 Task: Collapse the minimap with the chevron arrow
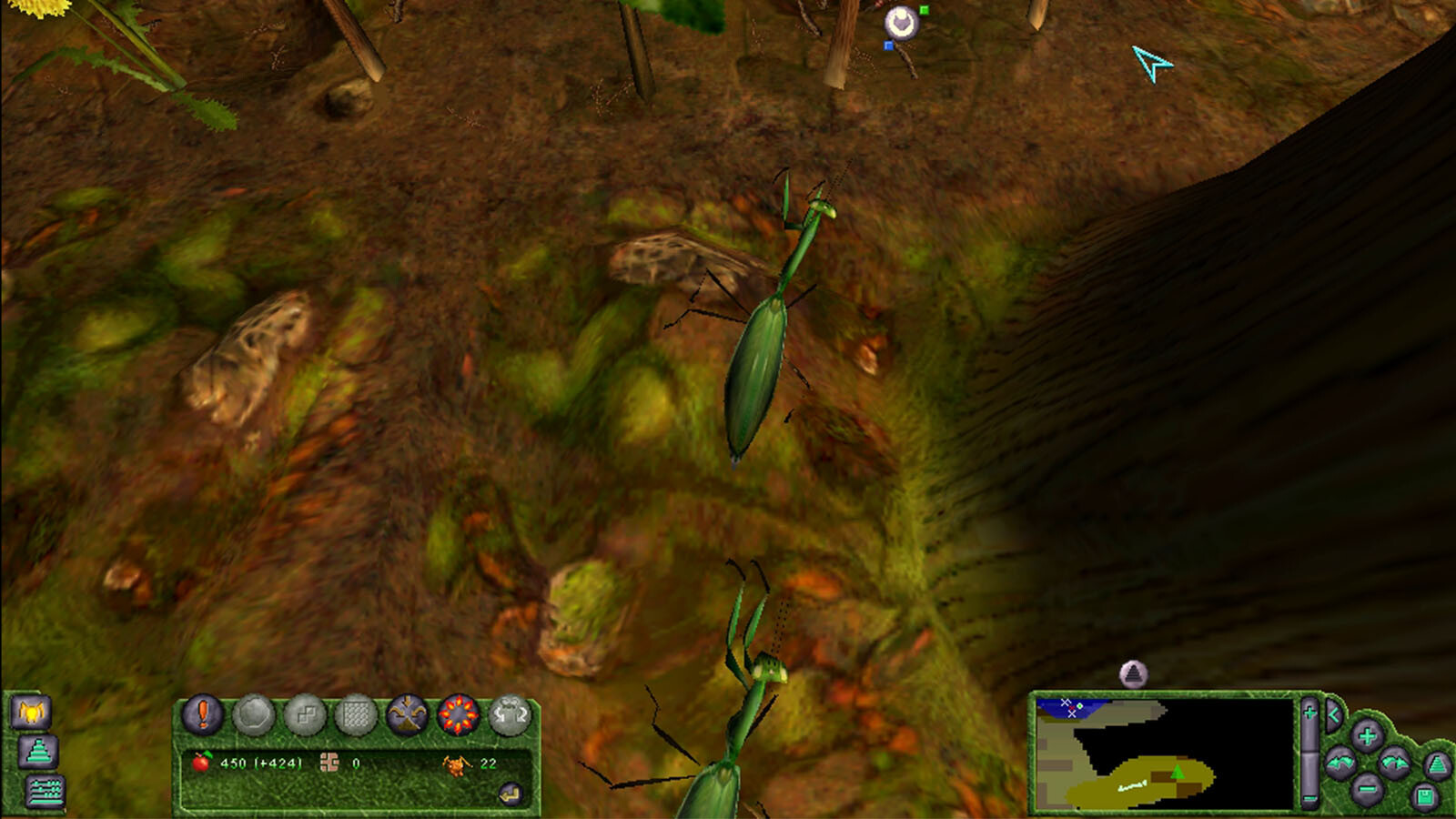(x=1333, y=714)
